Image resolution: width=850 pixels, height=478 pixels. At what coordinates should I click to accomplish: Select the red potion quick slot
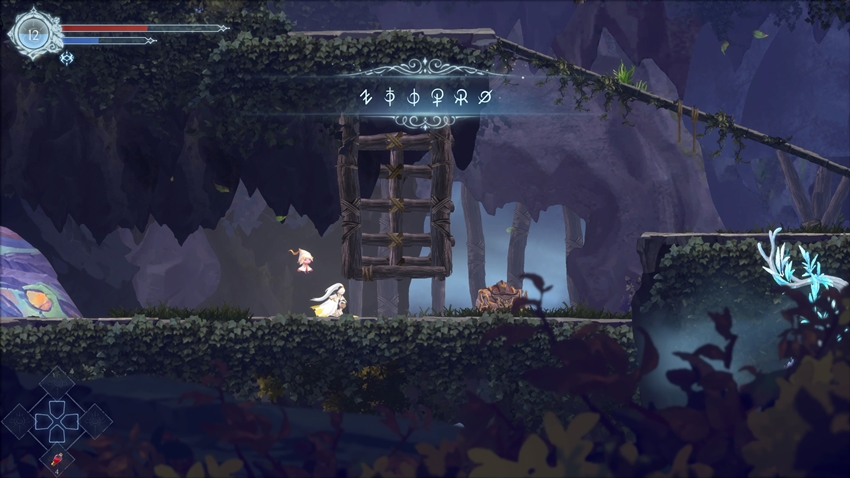pos(56,459)
